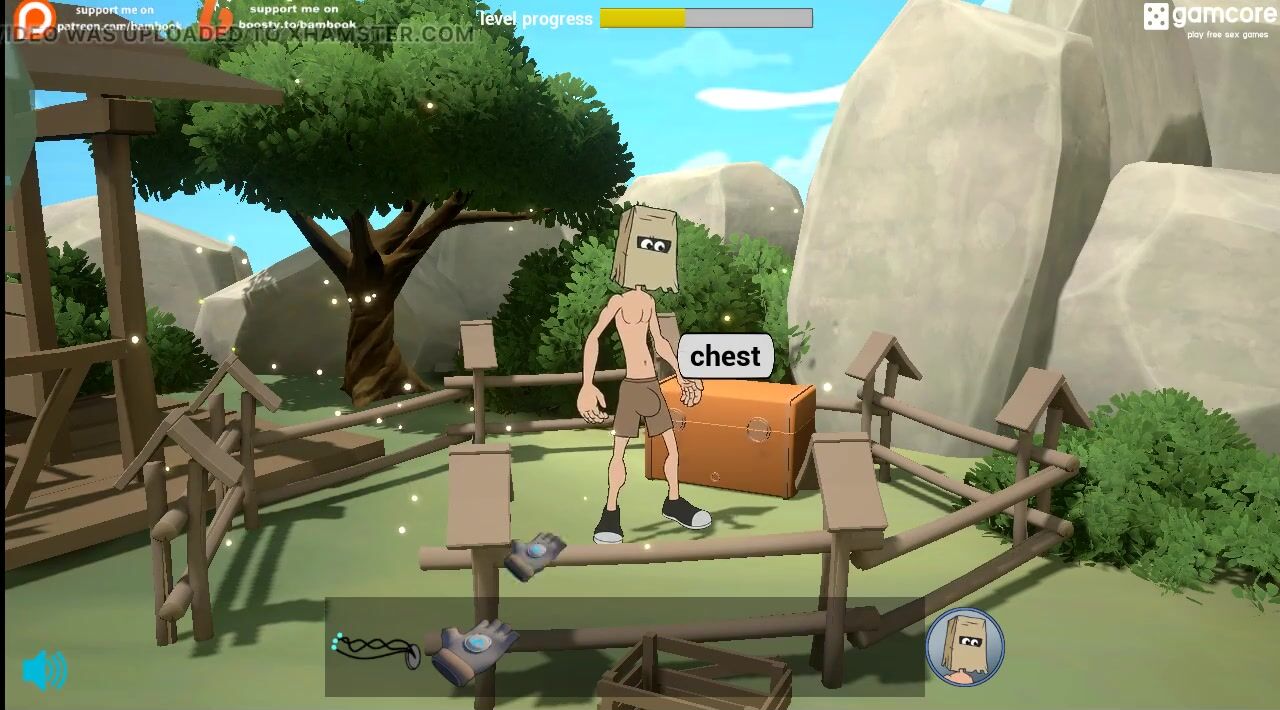This screenshot has width=1280, height=710.
Task: Select the rope item in inventory
Action: pyautogui.click(x=375, y=649)
